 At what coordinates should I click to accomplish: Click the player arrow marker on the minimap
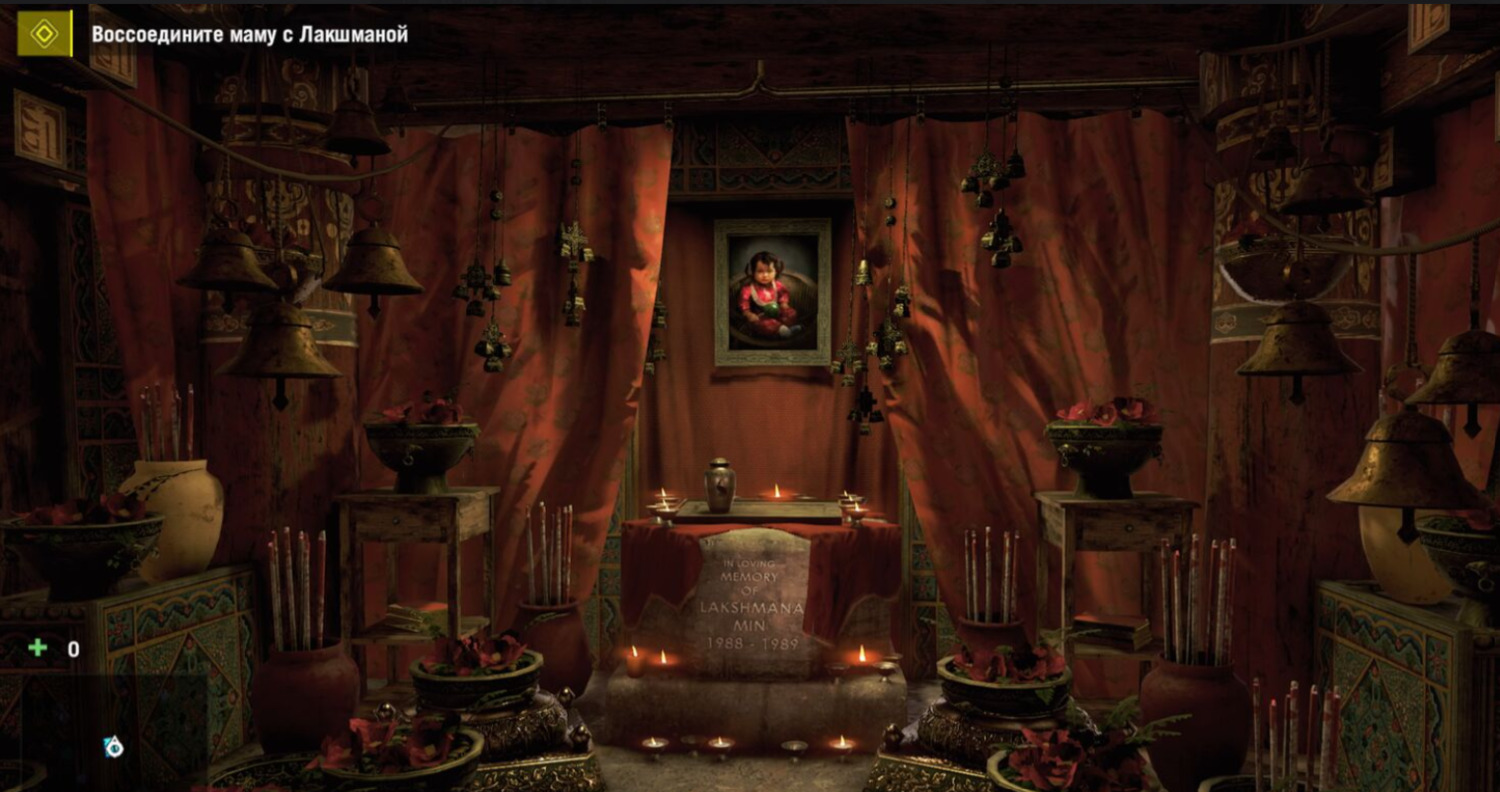pyautogui.click(x=113, y=746)
